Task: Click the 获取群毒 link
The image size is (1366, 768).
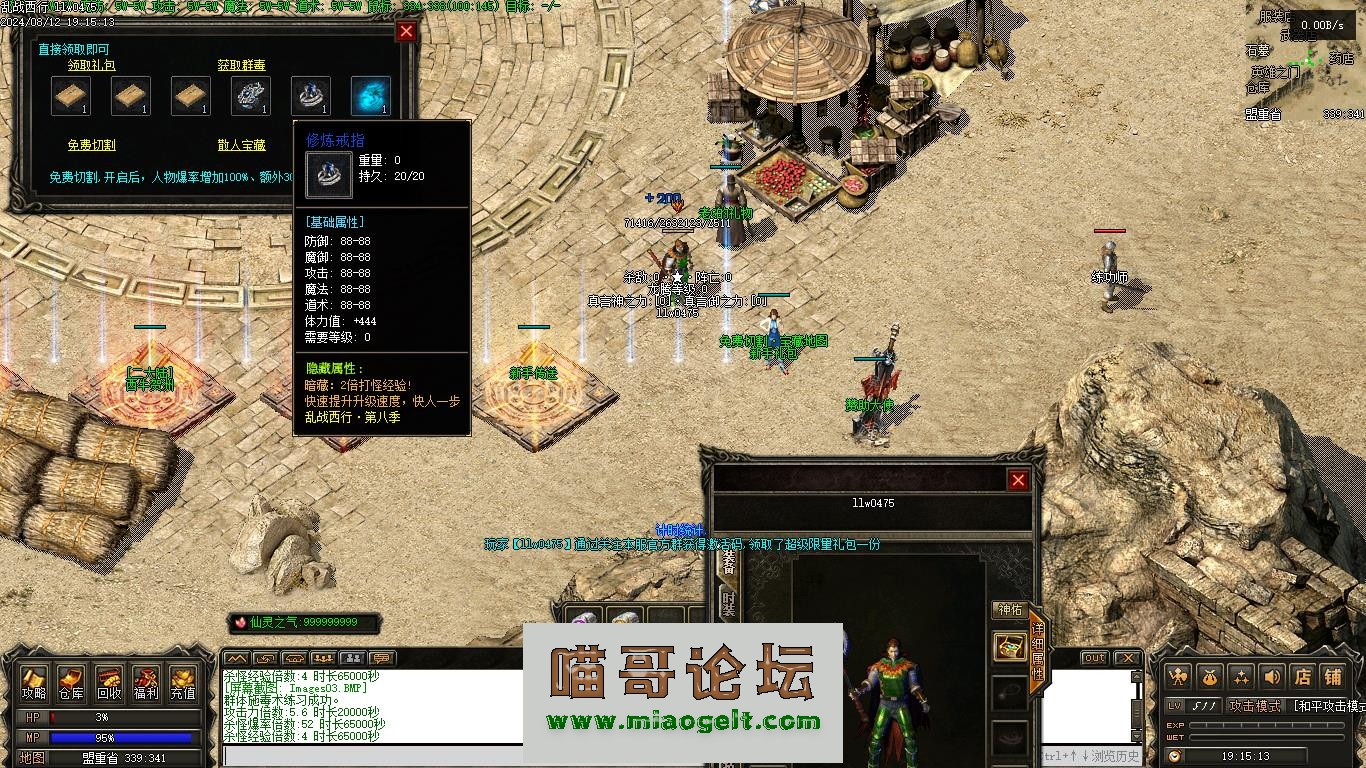Action: pyautogui.click(x=242, y=65)
